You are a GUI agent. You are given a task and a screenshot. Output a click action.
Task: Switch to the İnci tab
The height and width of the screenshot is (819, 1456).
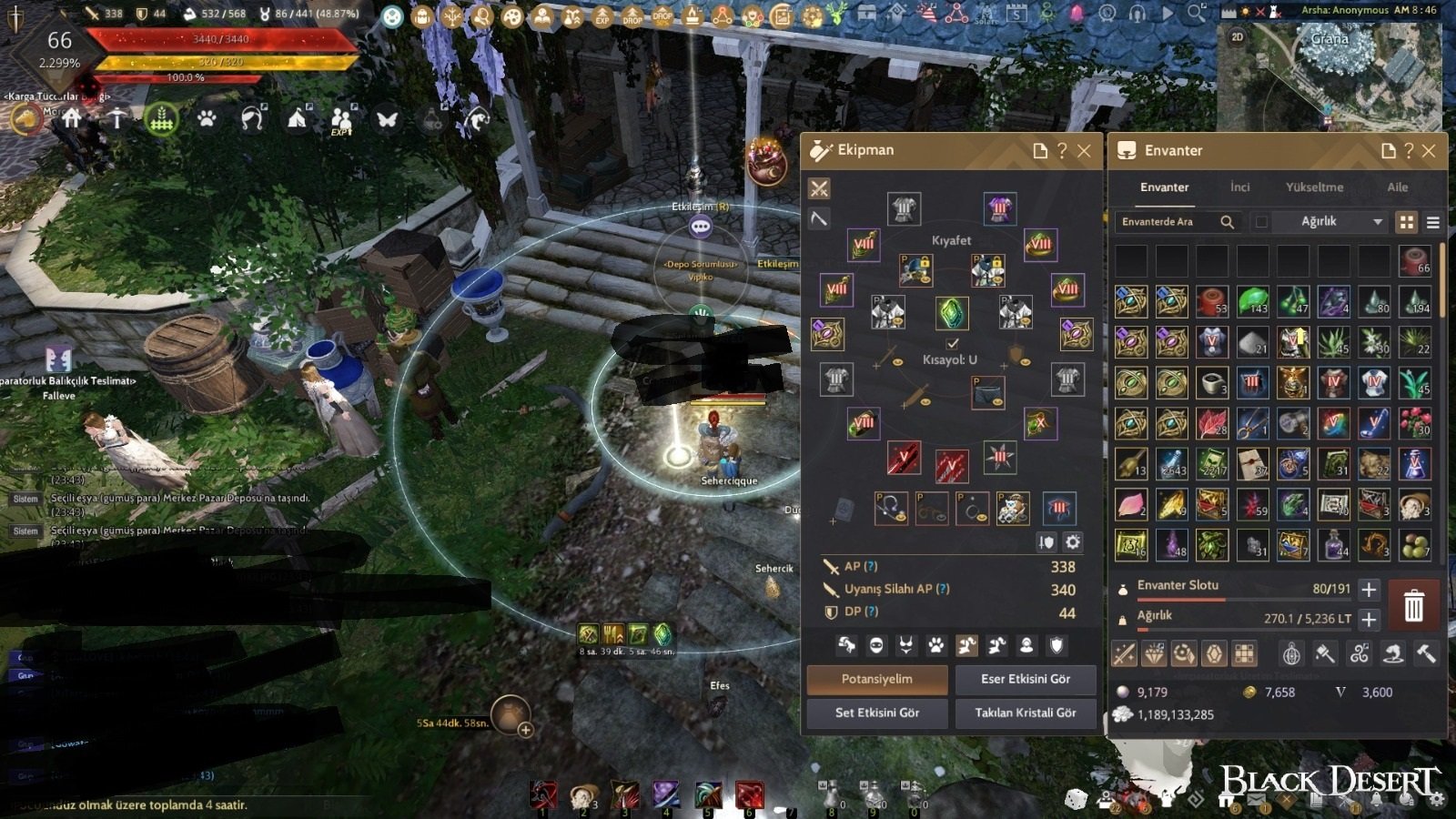point(1239,187)
